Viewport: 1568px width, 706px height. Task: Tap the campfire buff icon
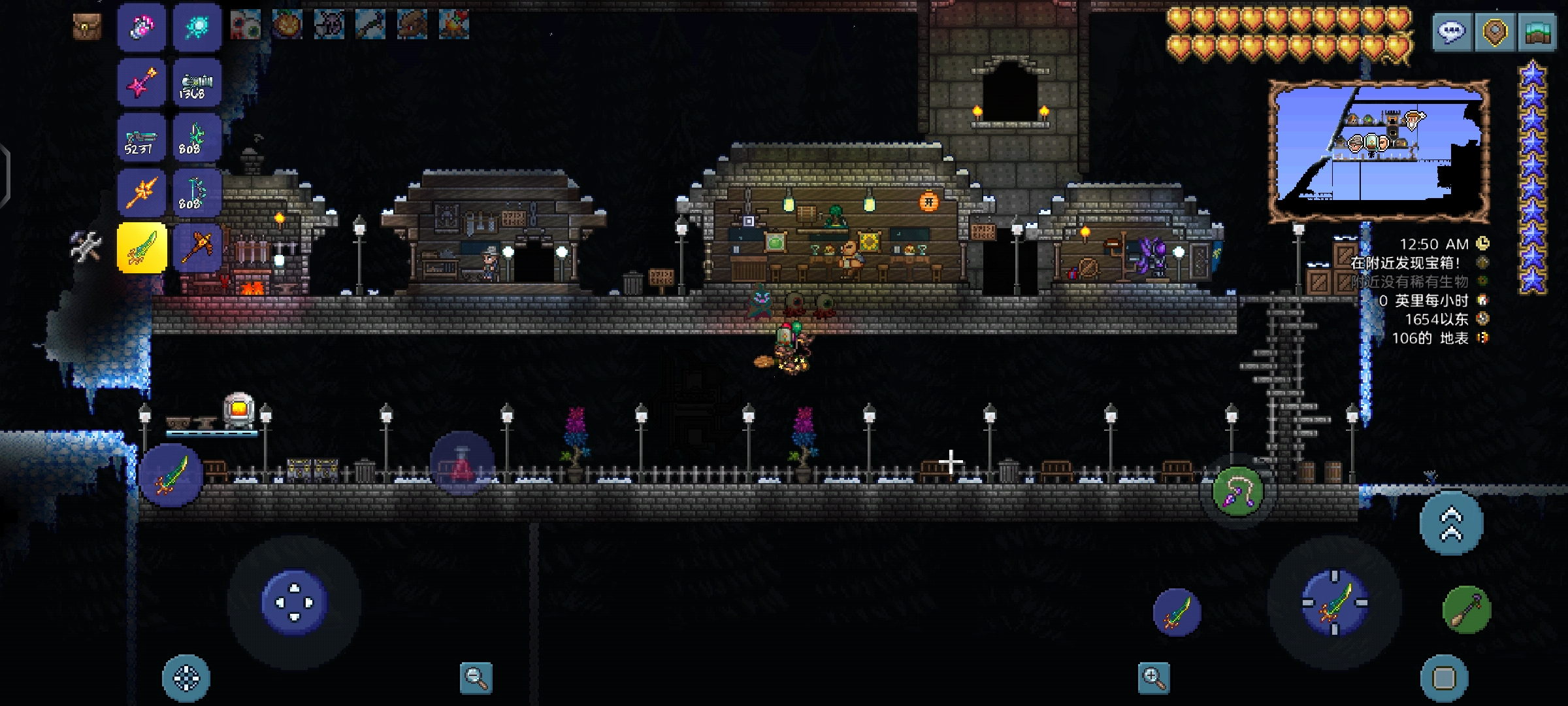tap(454, 25)
